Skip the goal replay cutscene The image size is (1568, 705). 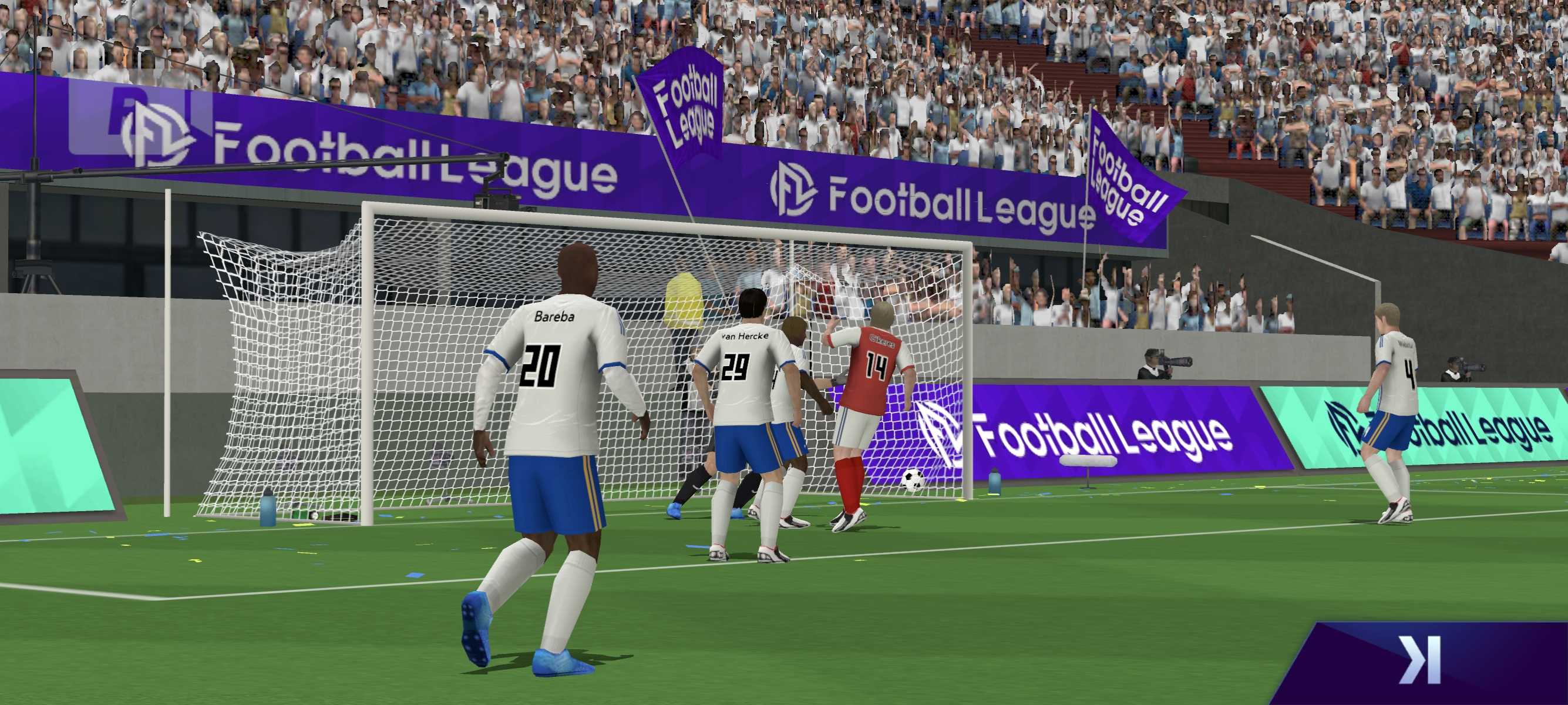pos(1420,660)
